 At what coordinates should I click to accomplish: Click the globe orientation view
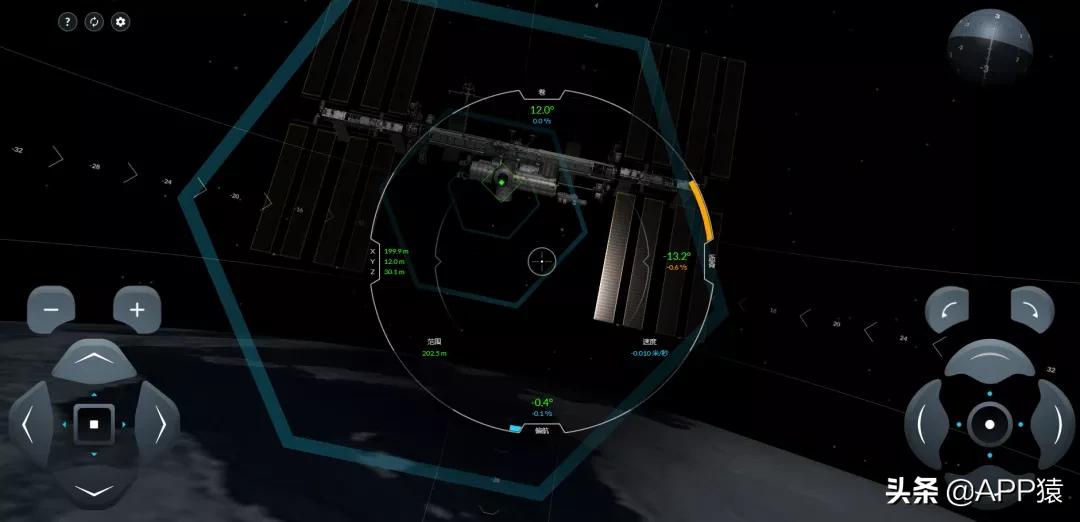[990, 50]
